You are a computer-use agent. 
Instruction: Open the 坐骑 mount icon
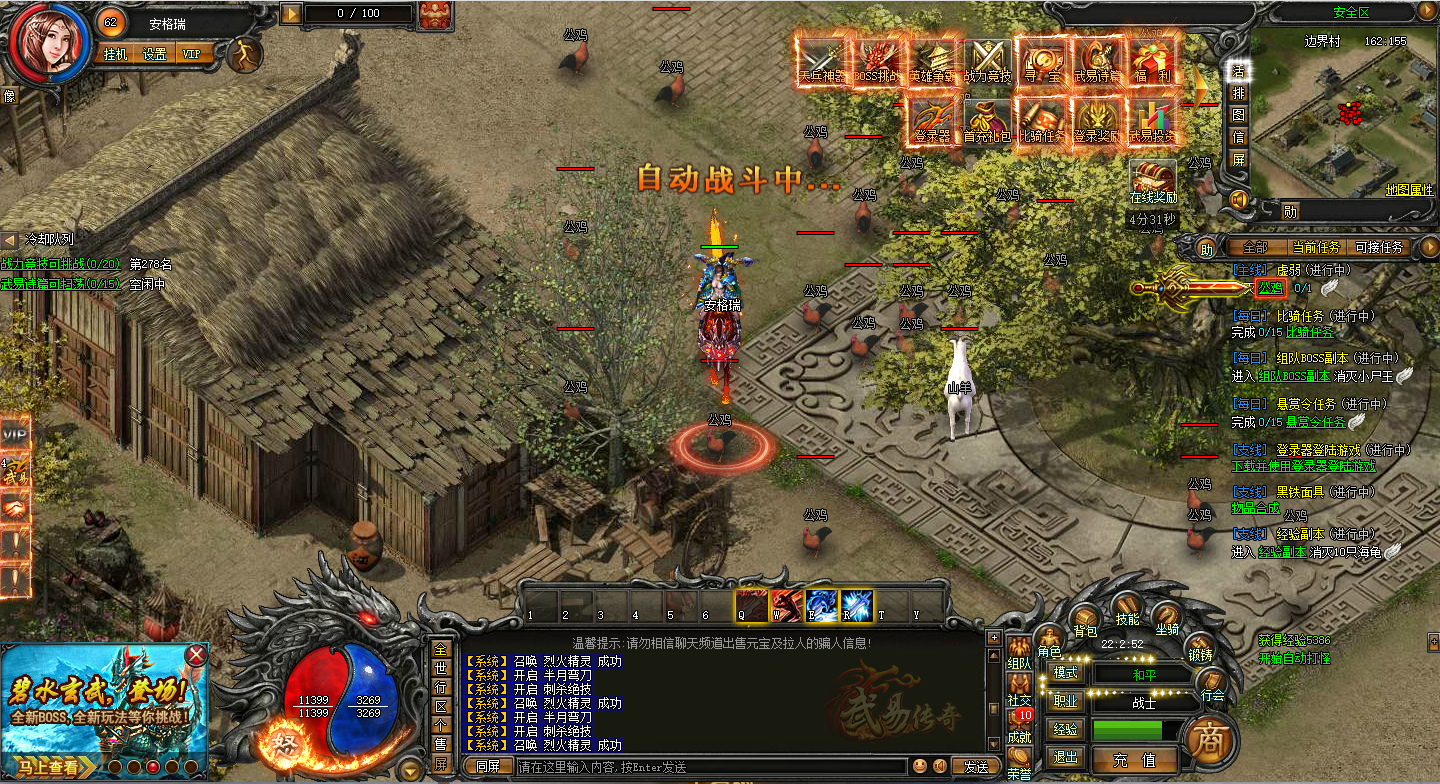pos(1168,615)
